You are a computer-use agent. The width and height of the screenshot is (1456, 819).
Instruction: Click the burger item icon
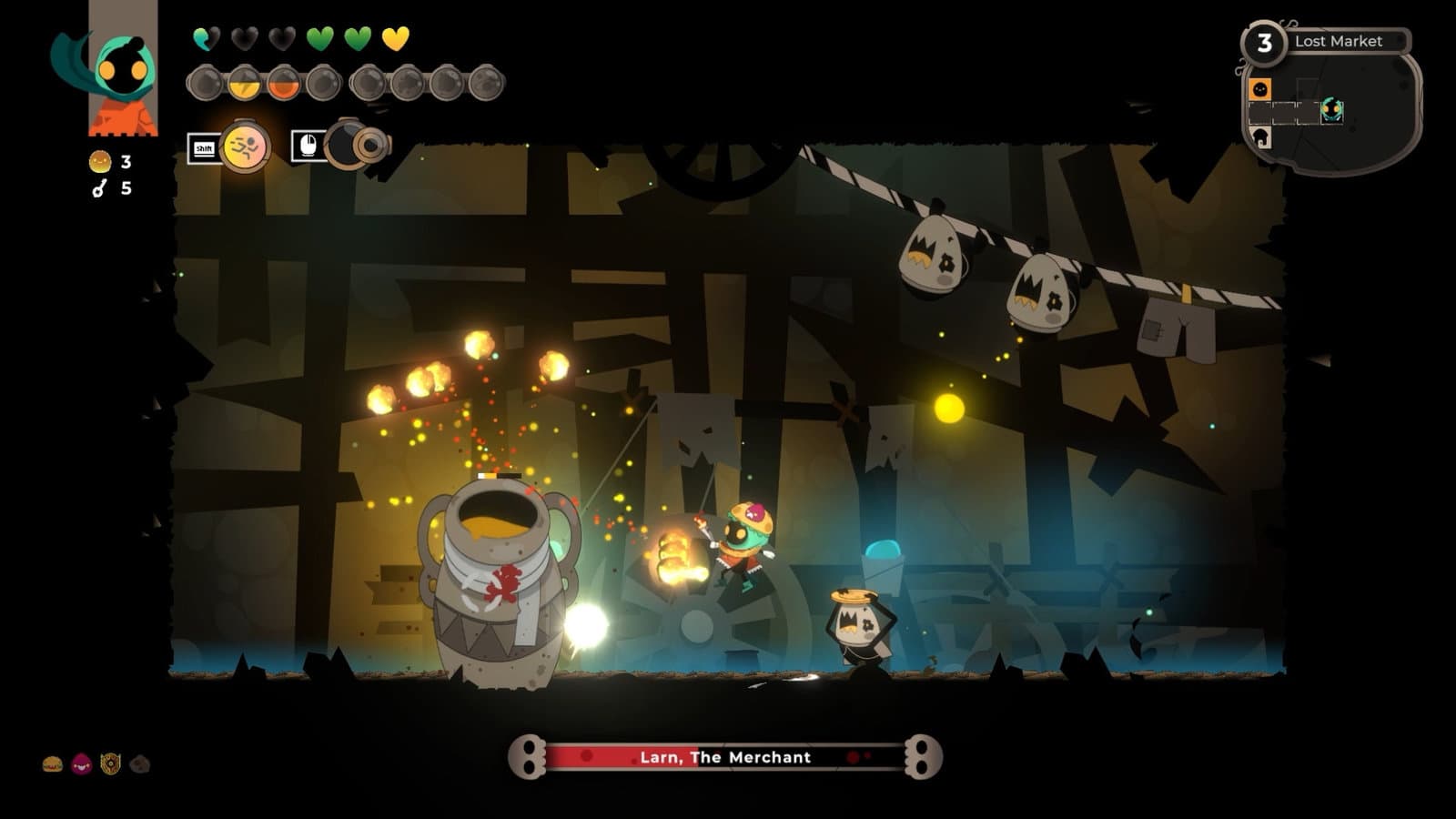point(53,764)
